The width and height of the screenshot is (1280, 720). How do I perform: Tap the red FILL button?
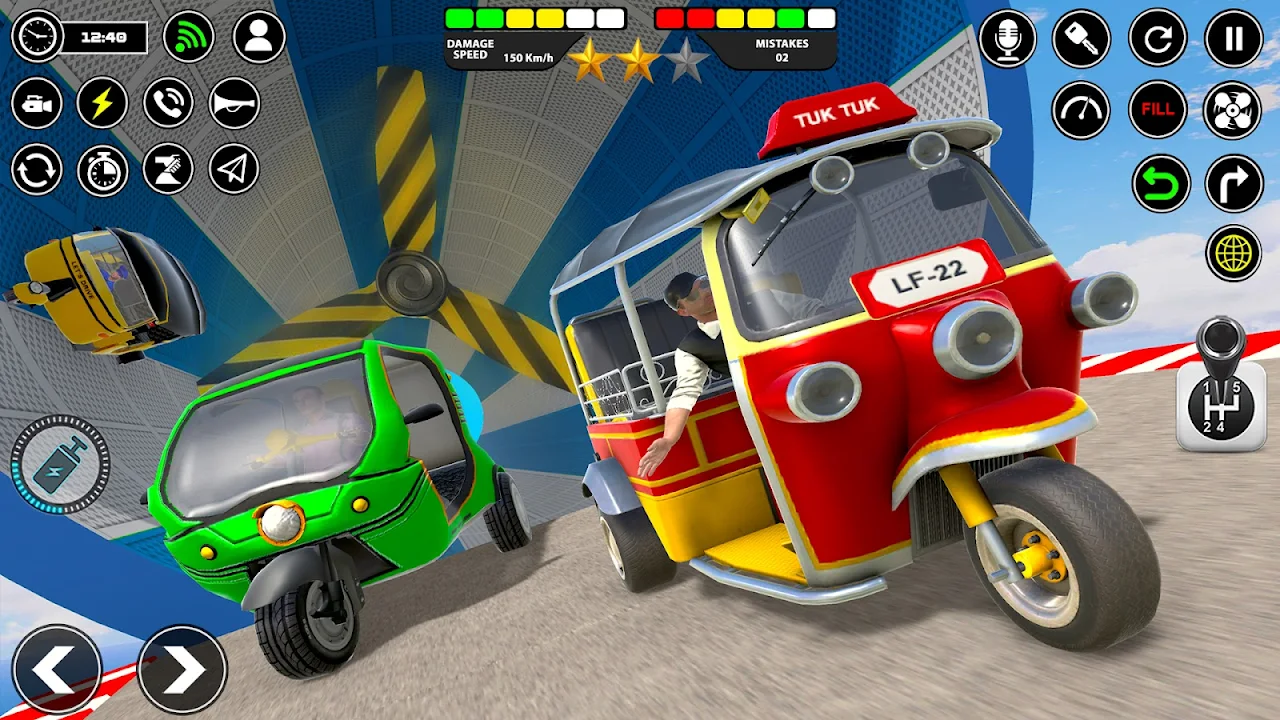(x=1158, y=110)
